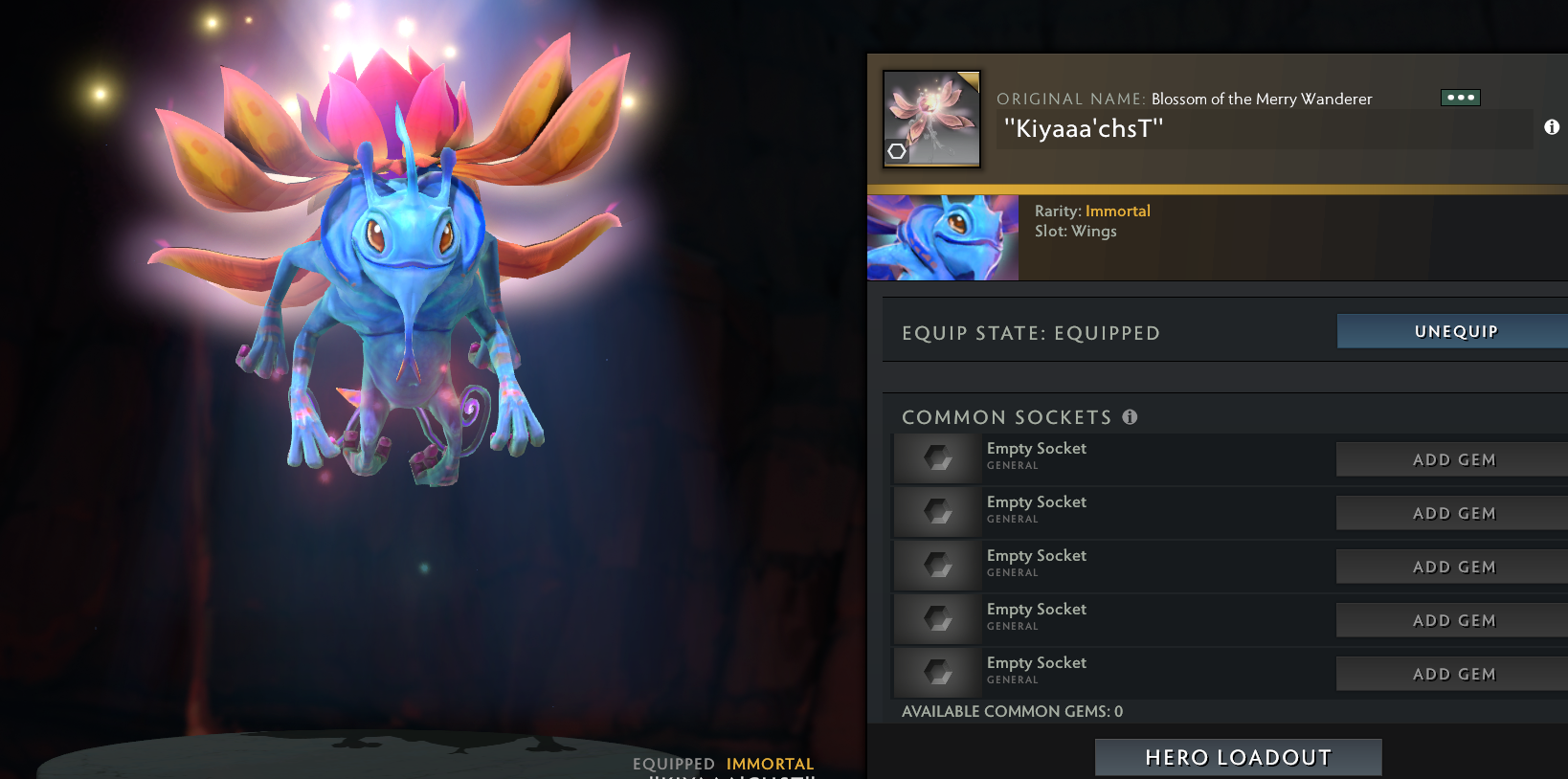Screen dimensions: 1568x779
Task: Click the Kiyaaa'chsT name input field
Action: [1264, 129]
